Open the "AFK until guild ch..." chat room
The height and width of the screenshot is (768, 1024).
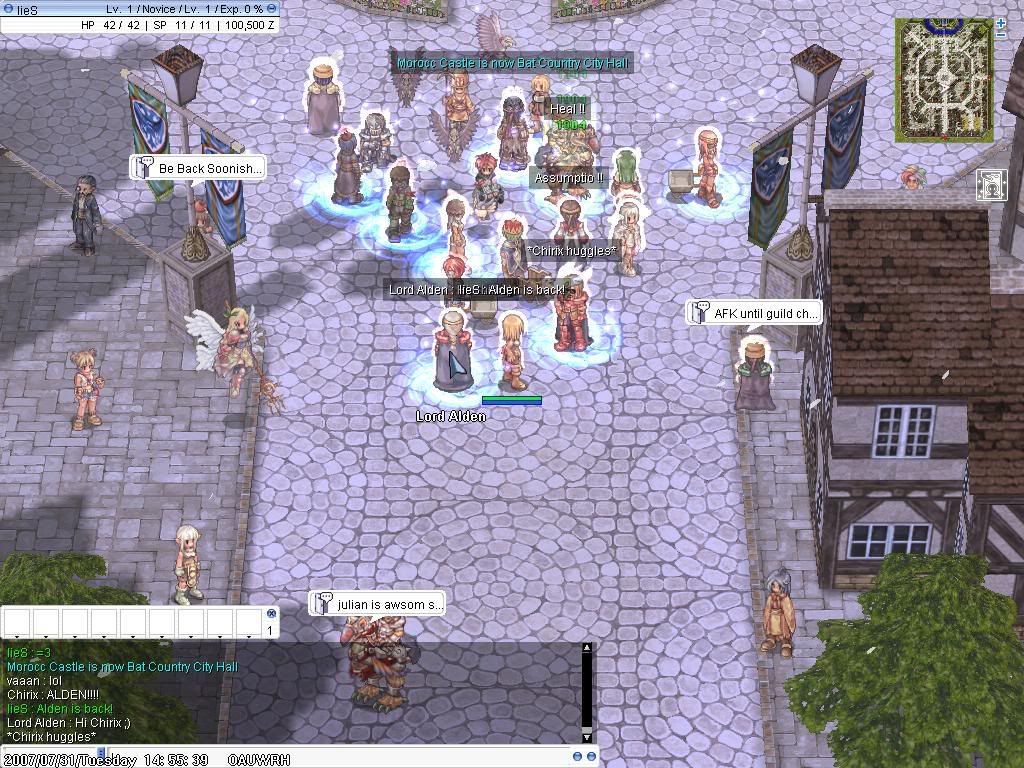tap(753, 313)
